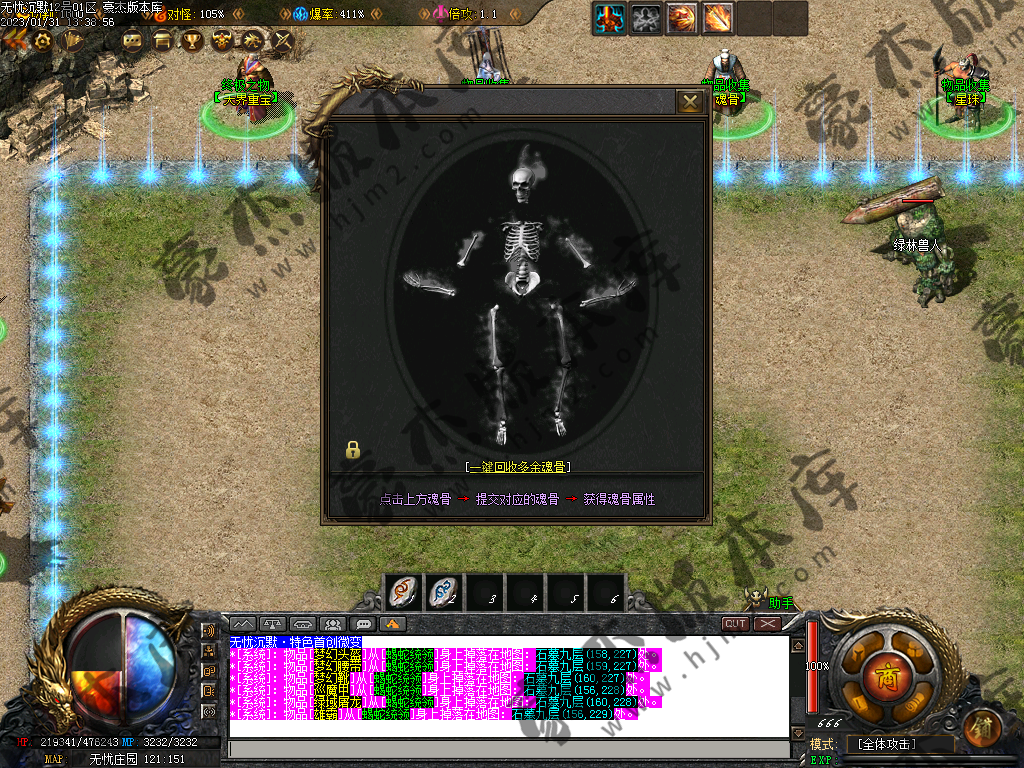
Task: Open the trophy ranking icon
Action: [192, 41]
